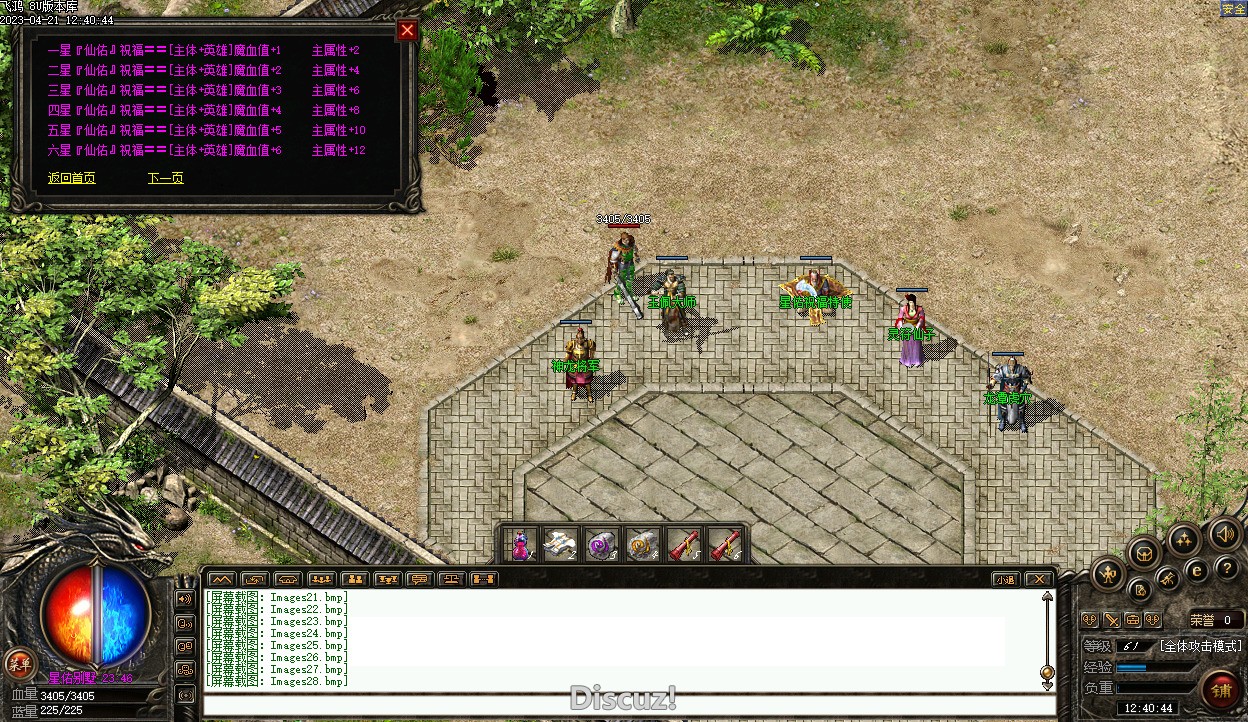
Task: Go to the next page (下一页)
Action: 165,178
